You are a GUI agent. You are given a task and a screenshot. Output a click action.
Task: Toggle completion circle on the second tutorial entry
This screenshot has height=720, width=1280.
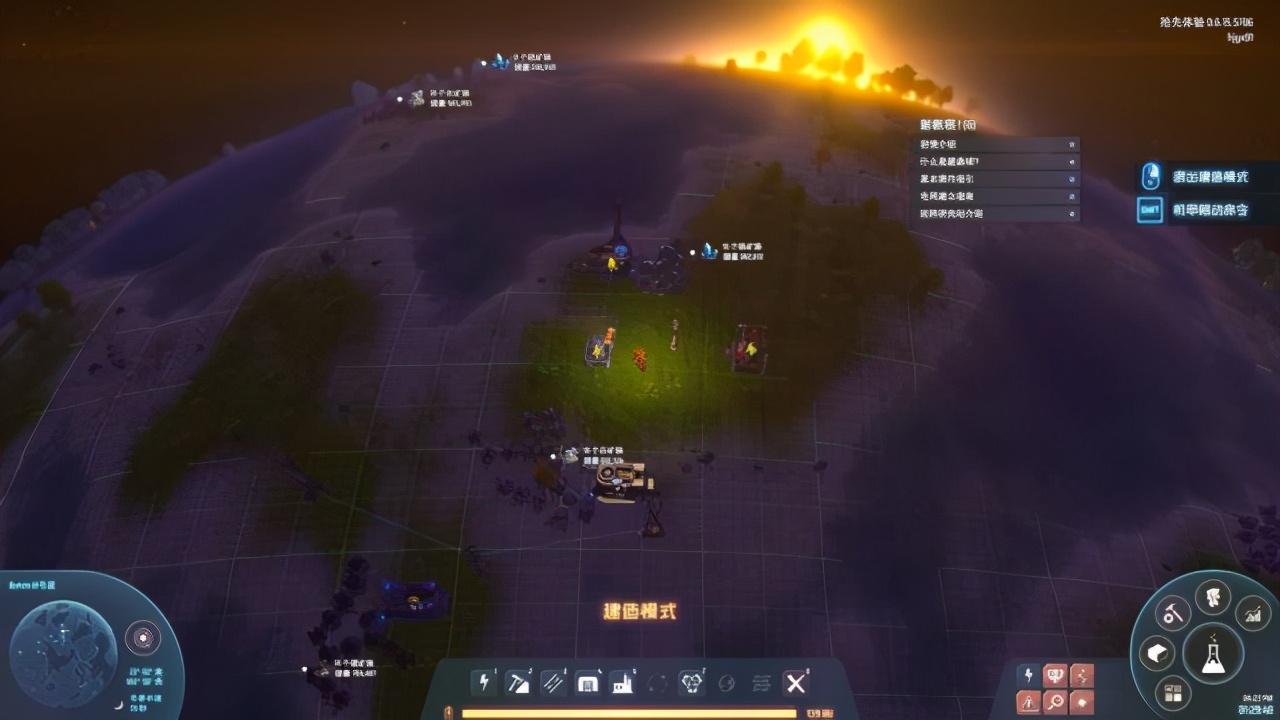[1071, 162]
